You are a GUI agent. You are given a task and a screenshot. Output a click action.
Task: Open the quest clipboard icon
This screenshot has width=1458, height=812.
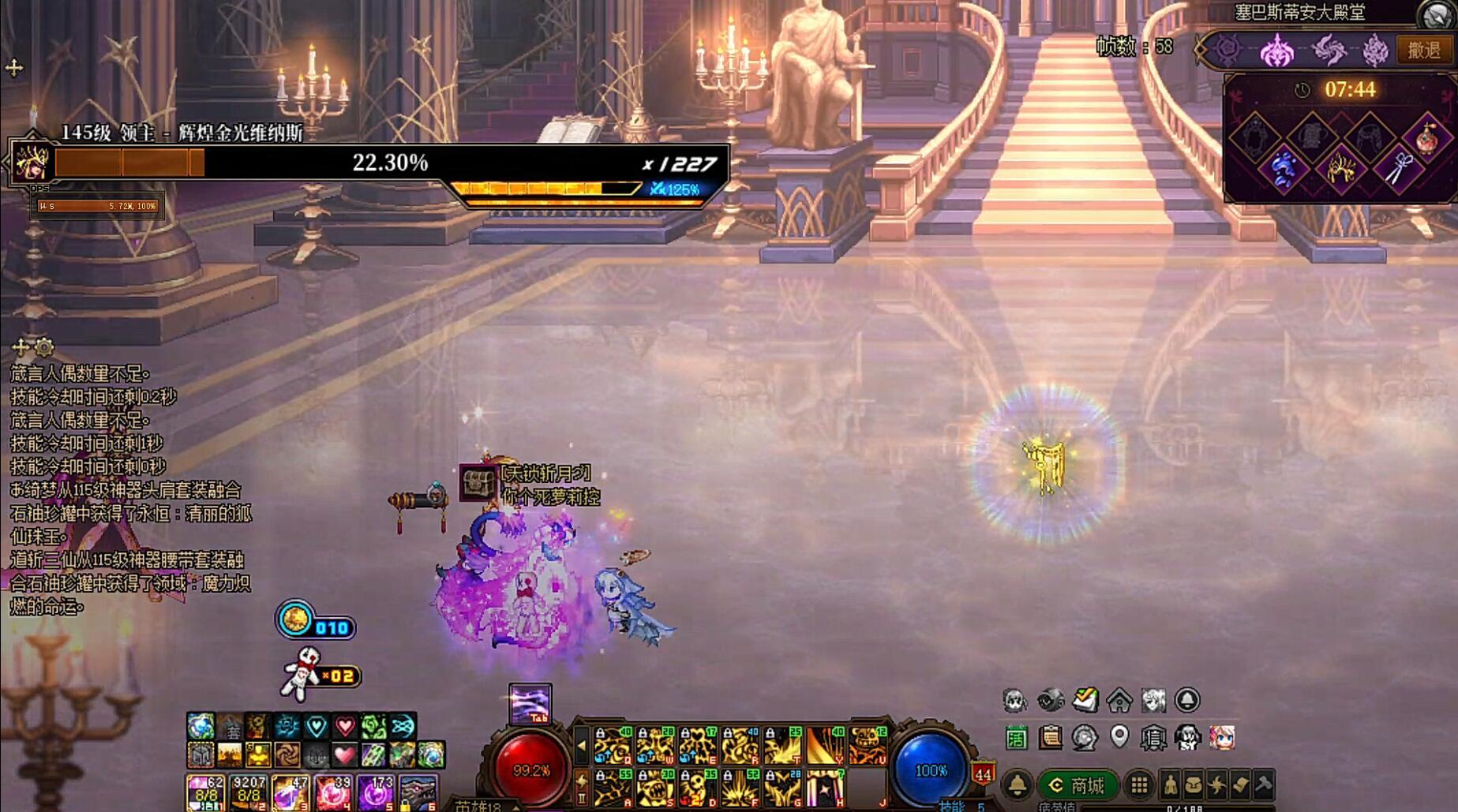1050,739
